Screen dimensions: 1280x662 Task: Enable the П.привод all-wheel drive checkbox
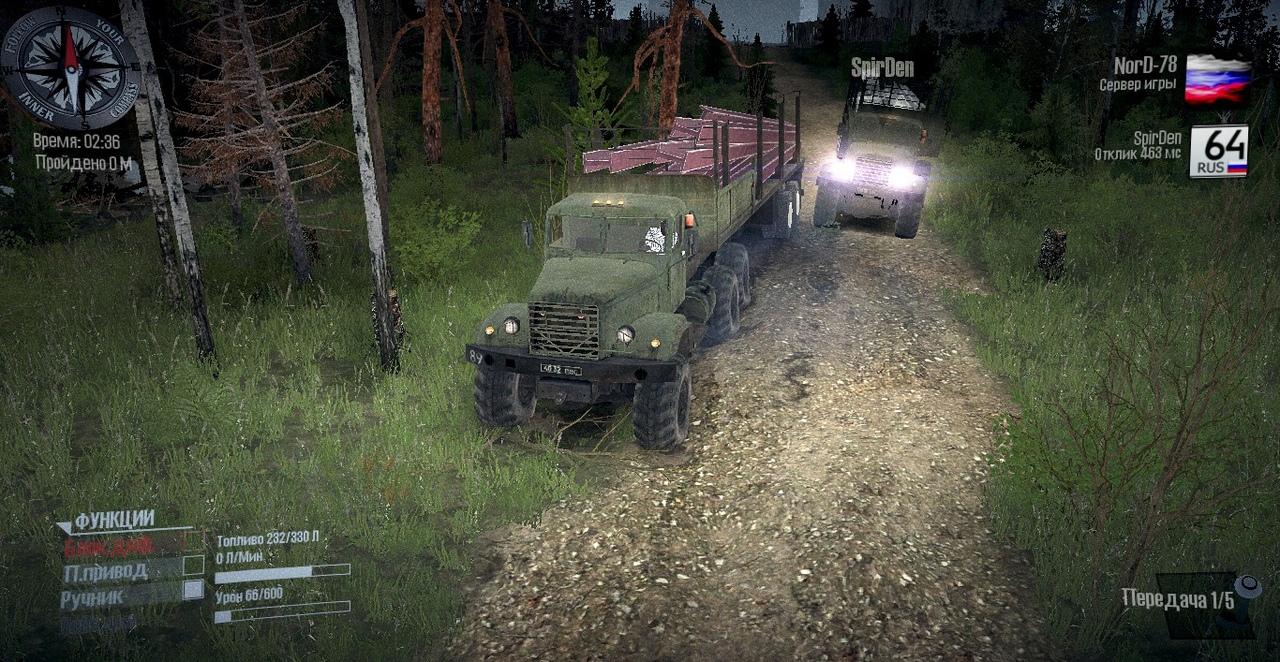(x=193, y=567)
